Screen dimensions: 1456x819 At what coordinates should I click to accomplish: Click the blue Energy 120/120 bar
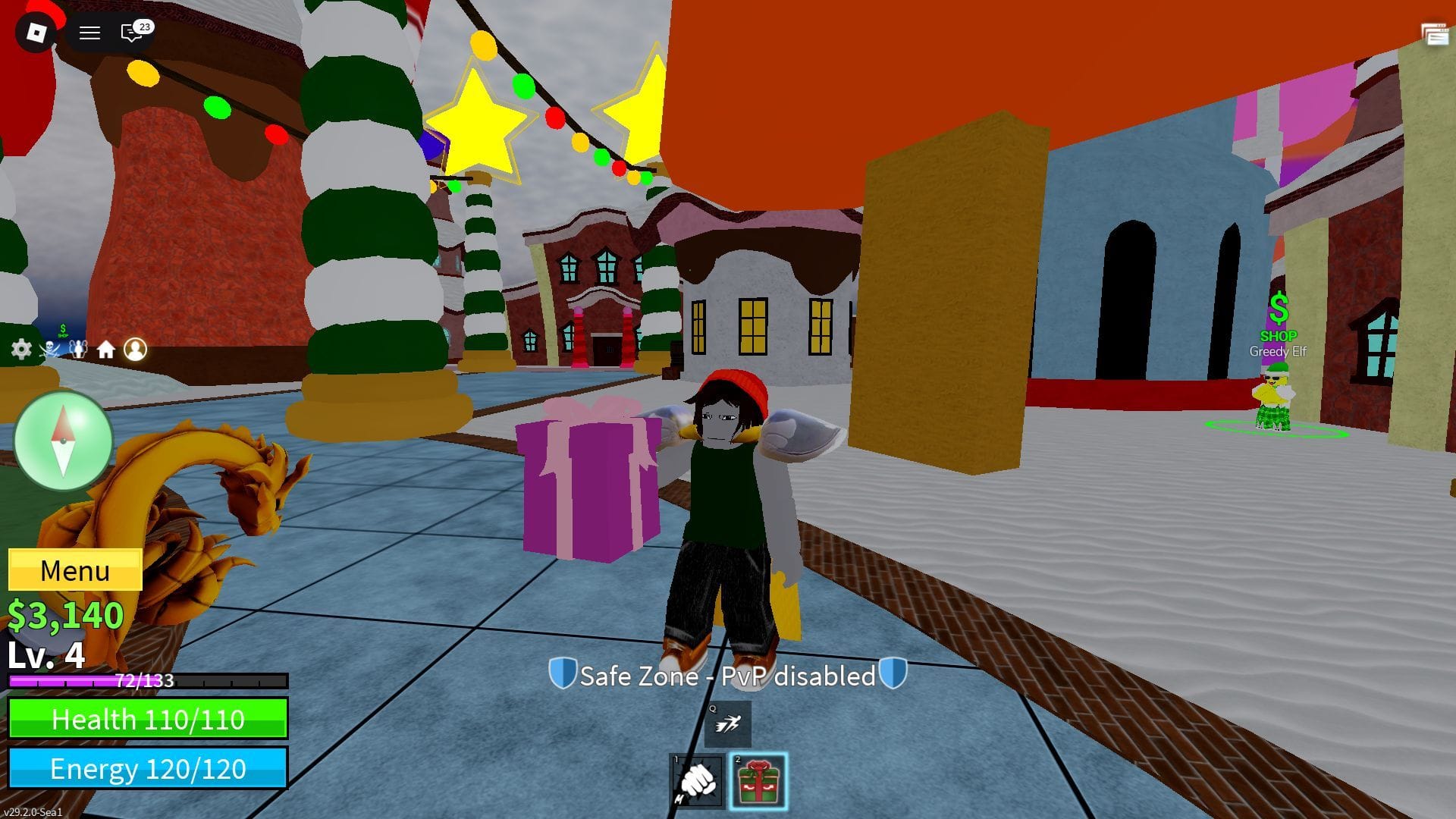[148, 769]
